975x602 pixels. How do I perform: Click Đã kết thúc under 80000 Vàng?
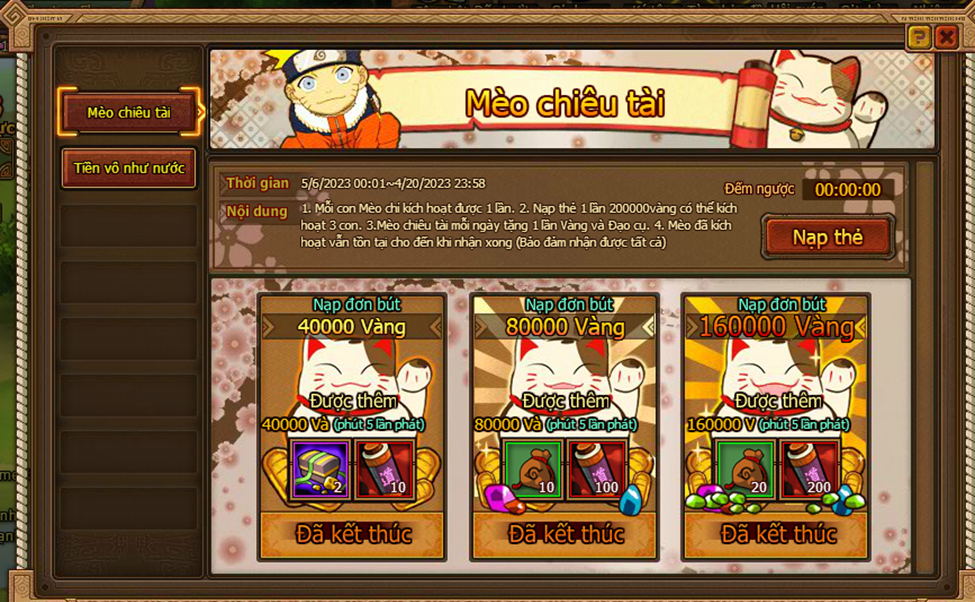tap(565, 534)
